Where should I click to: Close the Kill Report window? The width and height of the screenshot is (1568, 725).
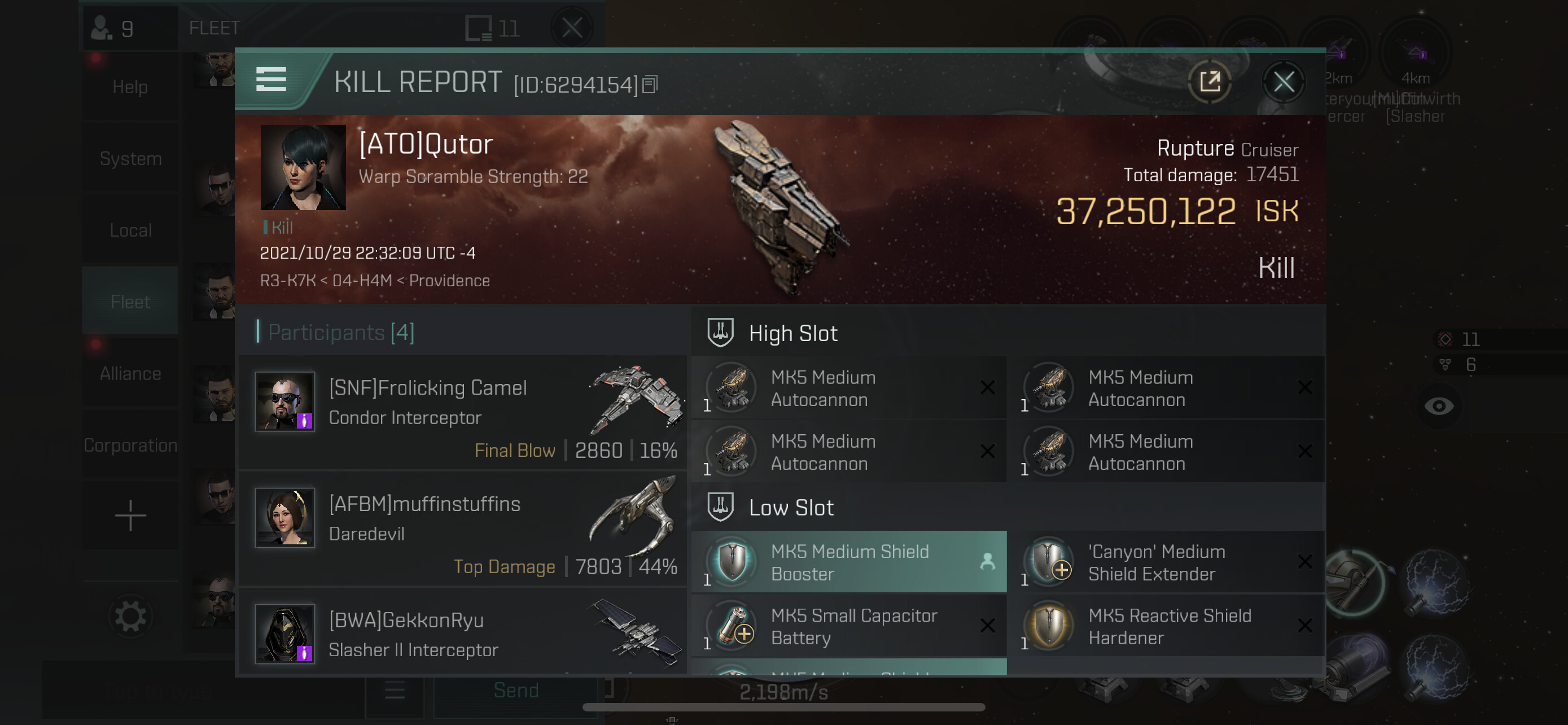(1283, 82)
